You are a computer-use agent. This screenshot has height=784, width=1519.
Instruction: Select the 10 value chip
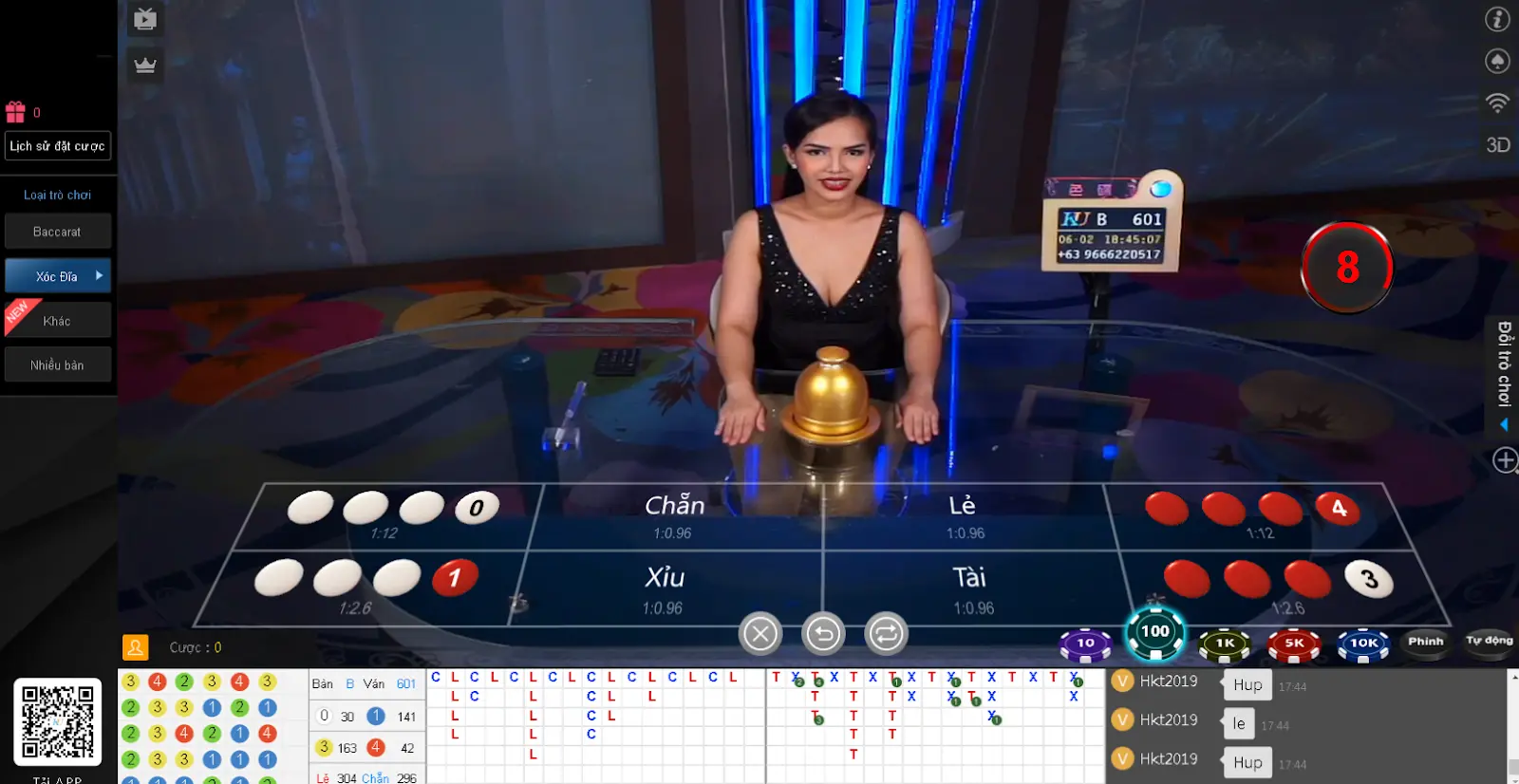tap(1085, 644)
